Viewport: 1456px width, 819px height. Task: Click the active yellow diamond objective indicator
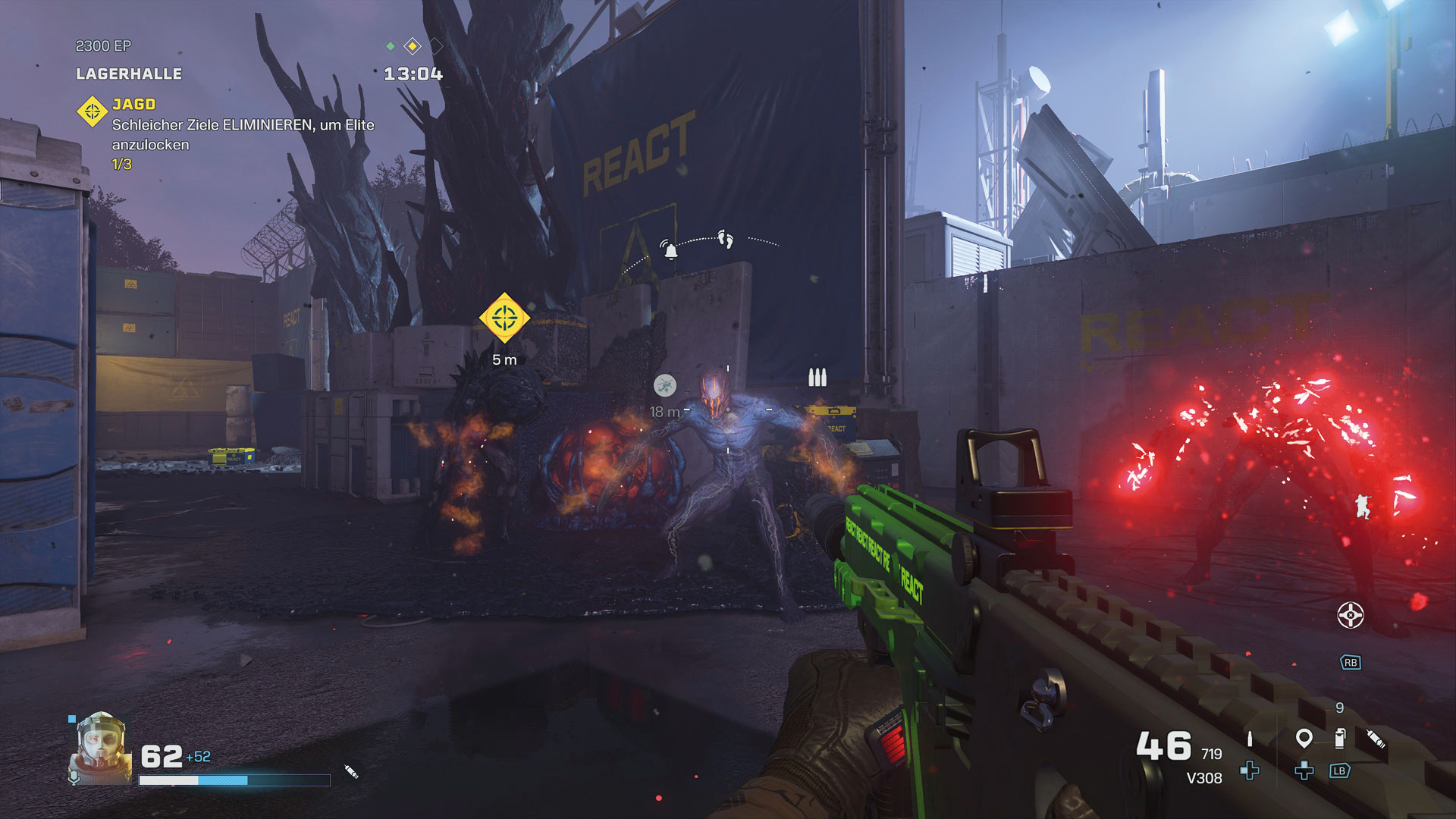pos(413,46)
